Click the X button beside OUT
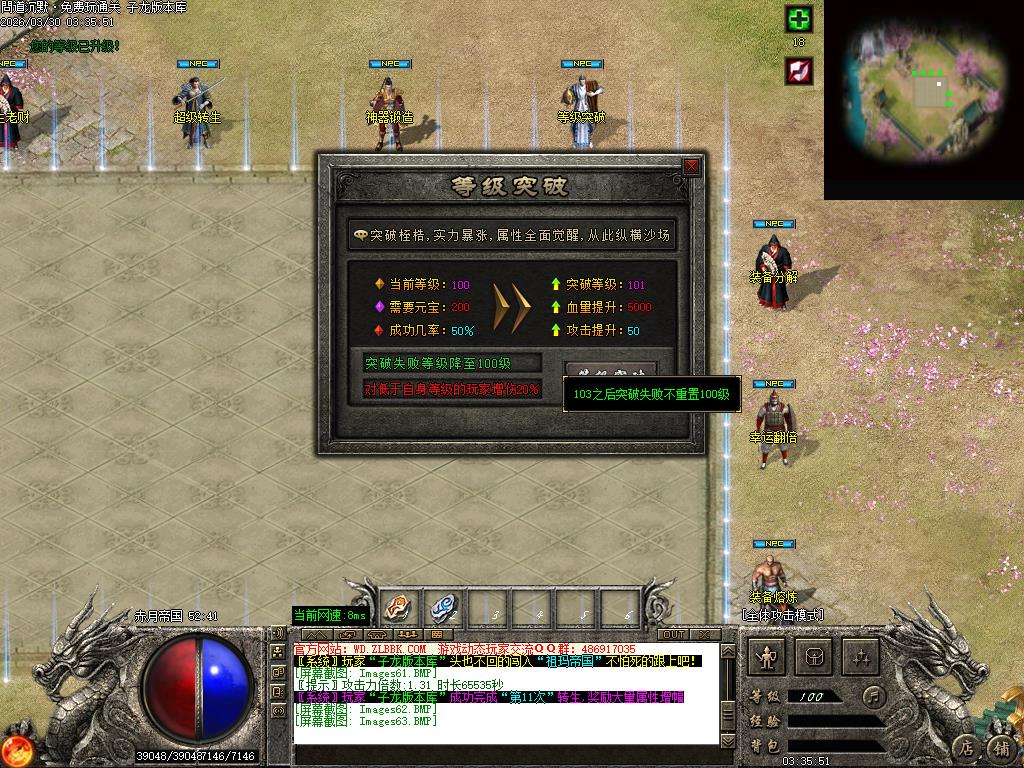 [x=704, y=634]
